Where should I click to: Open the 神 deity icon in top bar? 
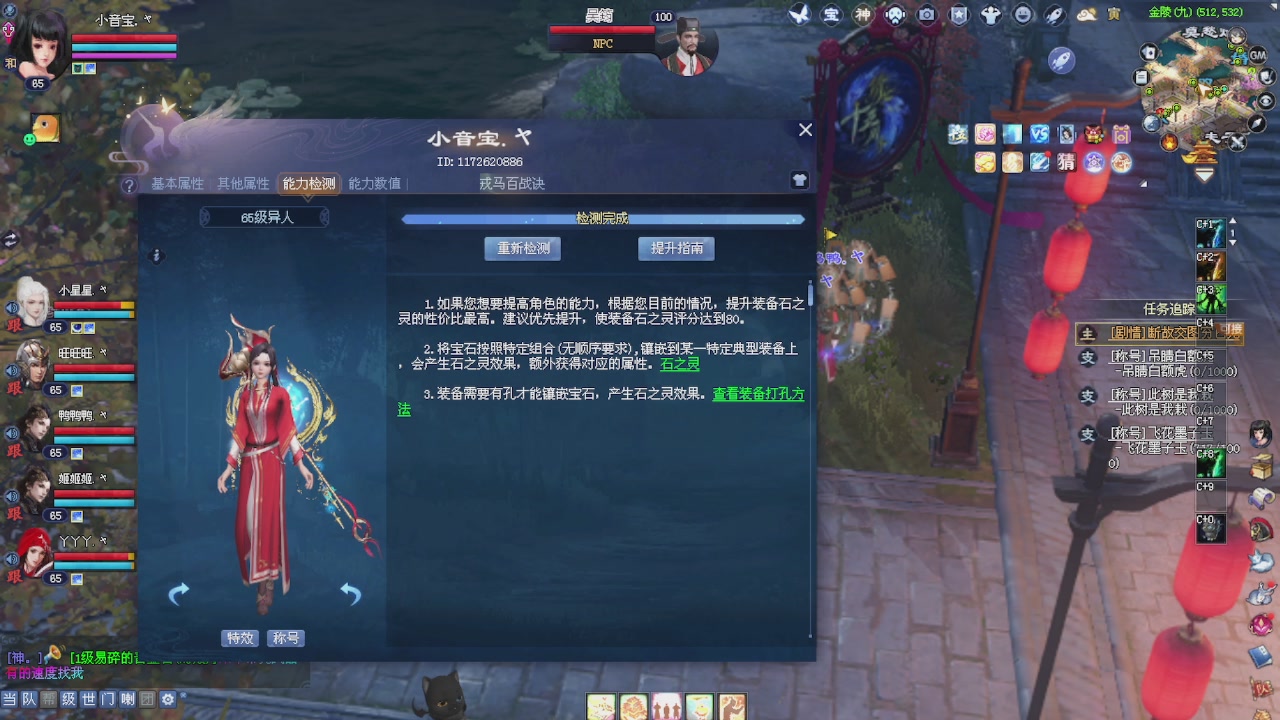click(x=862, y=14)
